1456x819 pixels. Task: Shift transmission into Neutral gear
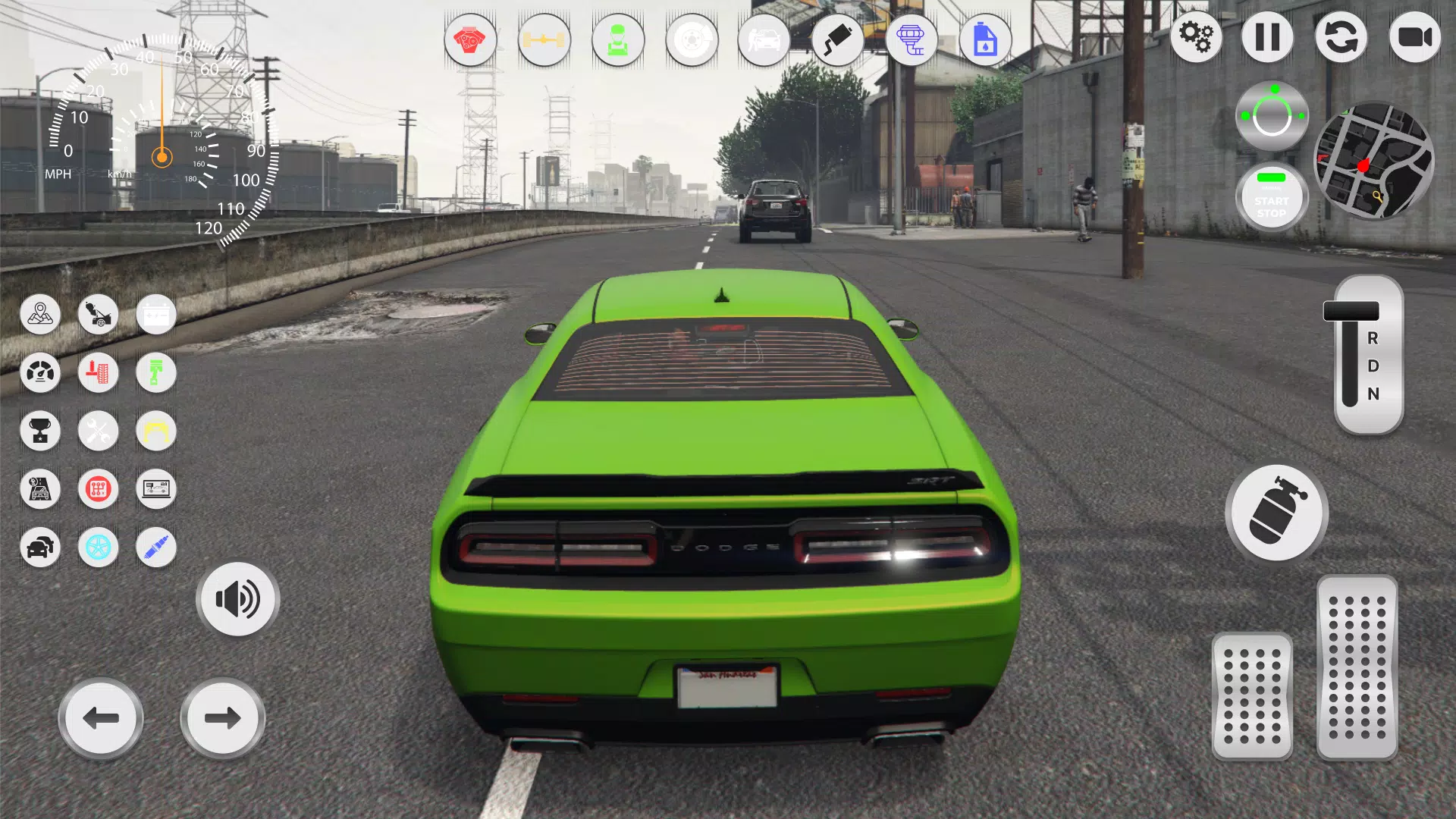click(1372, 394)
